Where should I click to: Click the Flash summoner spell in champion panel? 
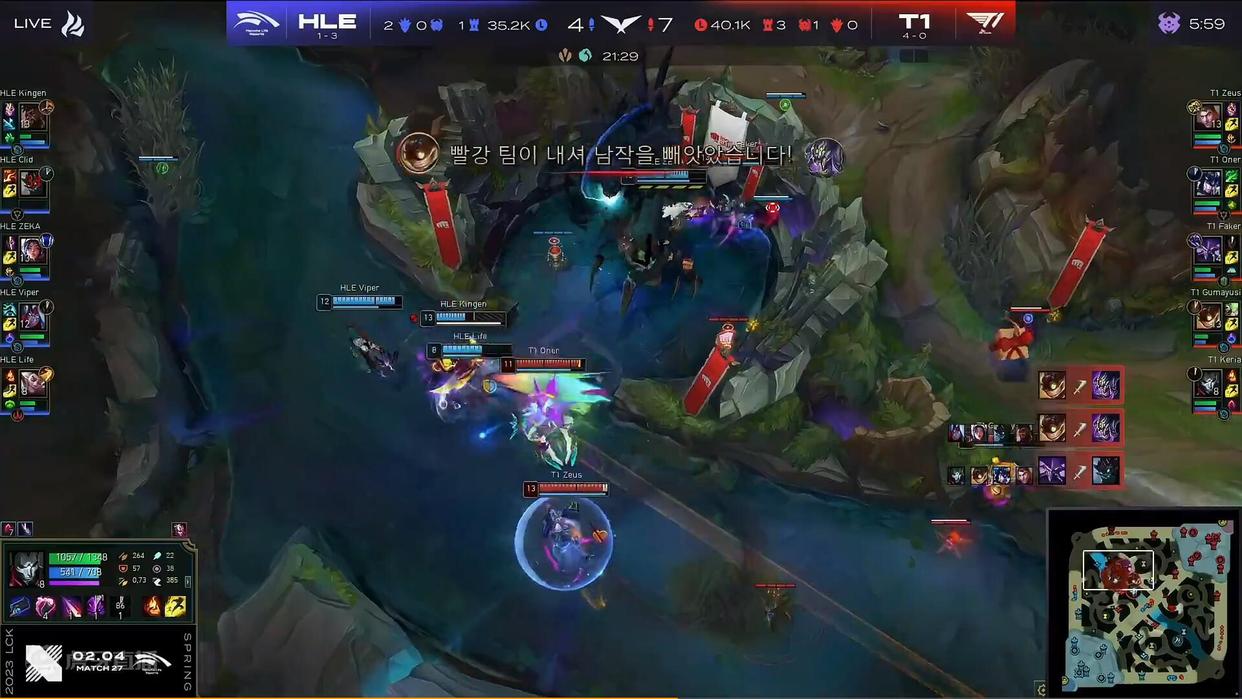pyautogui.click(x=175, y=606)
